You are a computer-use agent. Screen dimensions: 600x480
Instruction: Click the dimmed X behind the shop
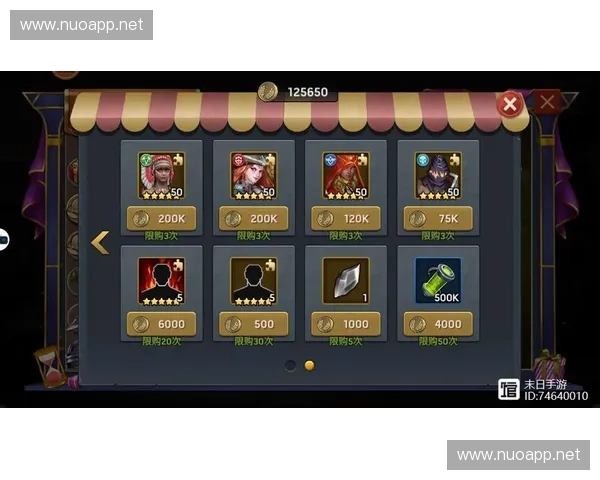(x=548, y=101)
